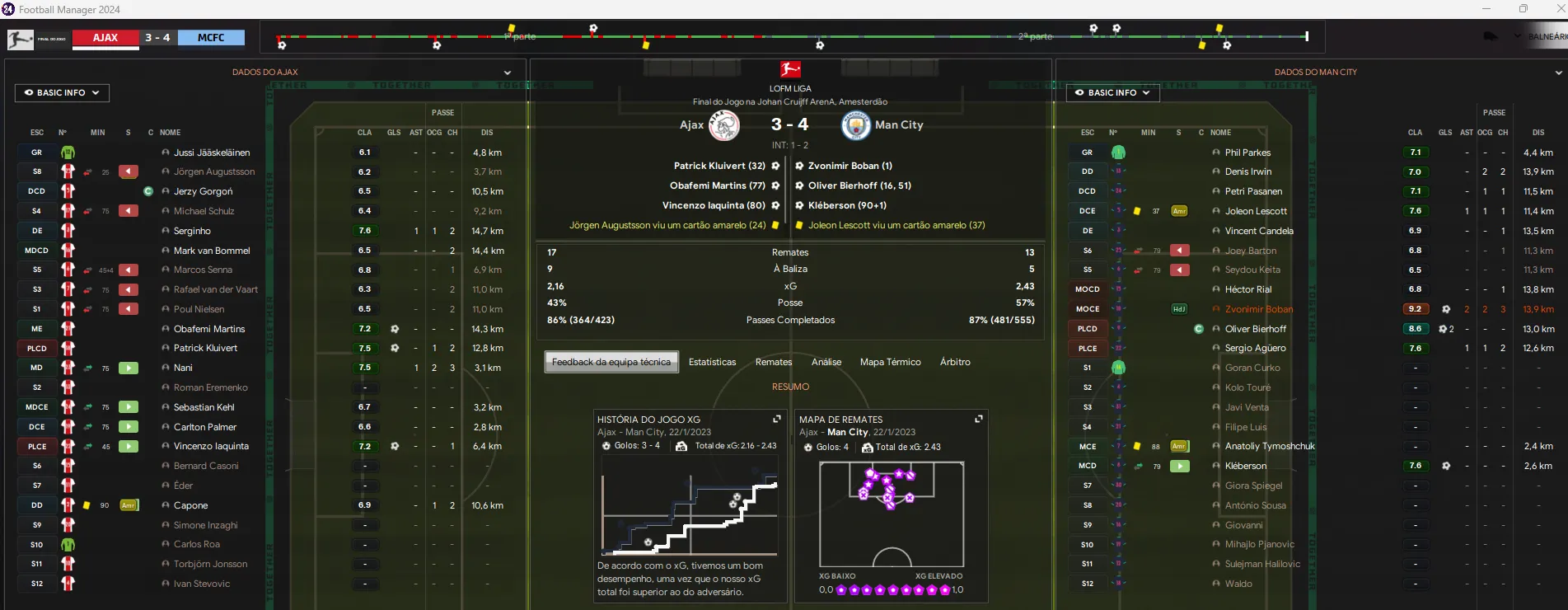Open Ajax BASIC INFO dropdown
1568x610 pixels.
[x=62, y=93]
